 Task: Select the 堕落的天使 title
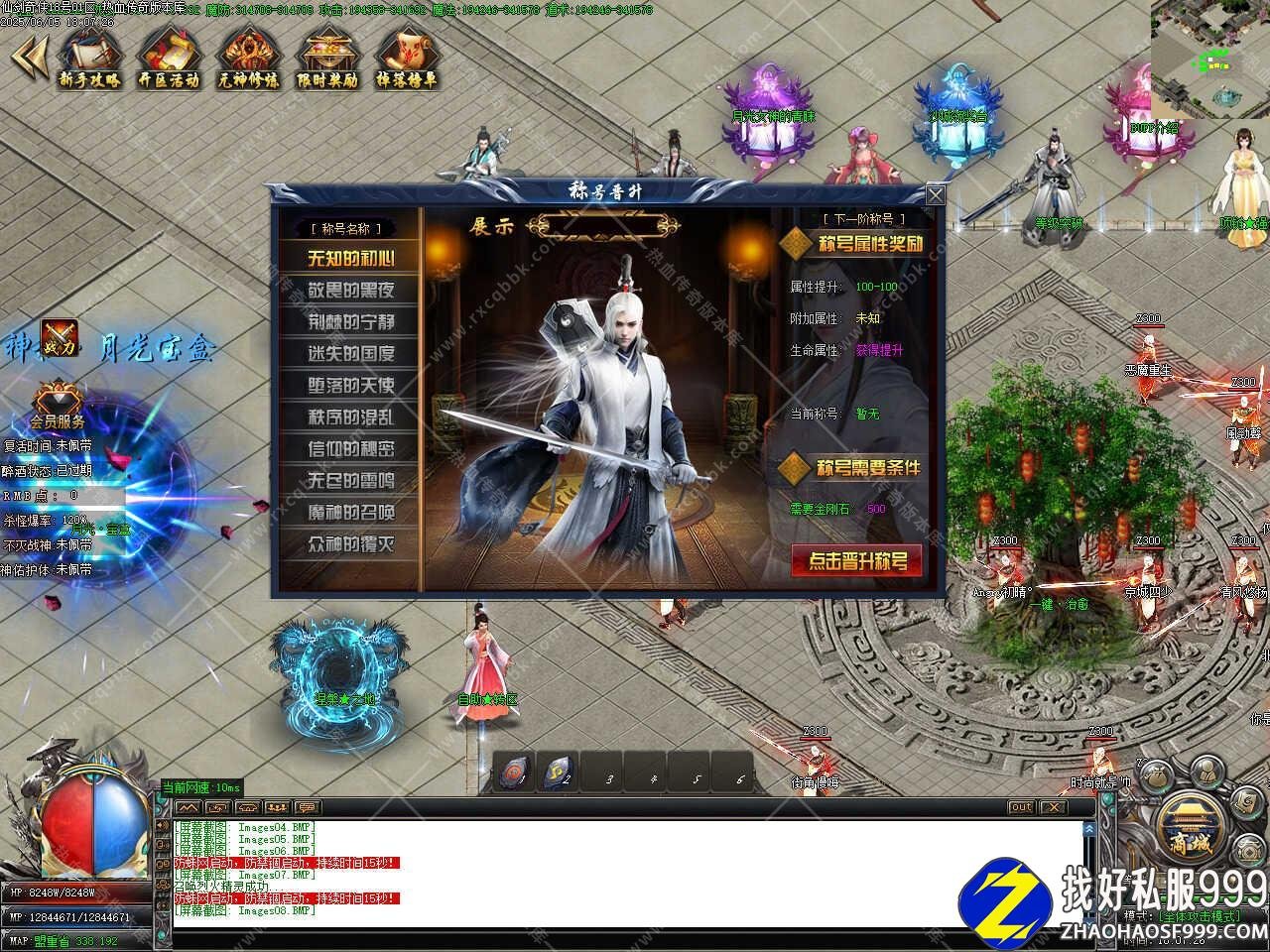(x=350, y=386)
